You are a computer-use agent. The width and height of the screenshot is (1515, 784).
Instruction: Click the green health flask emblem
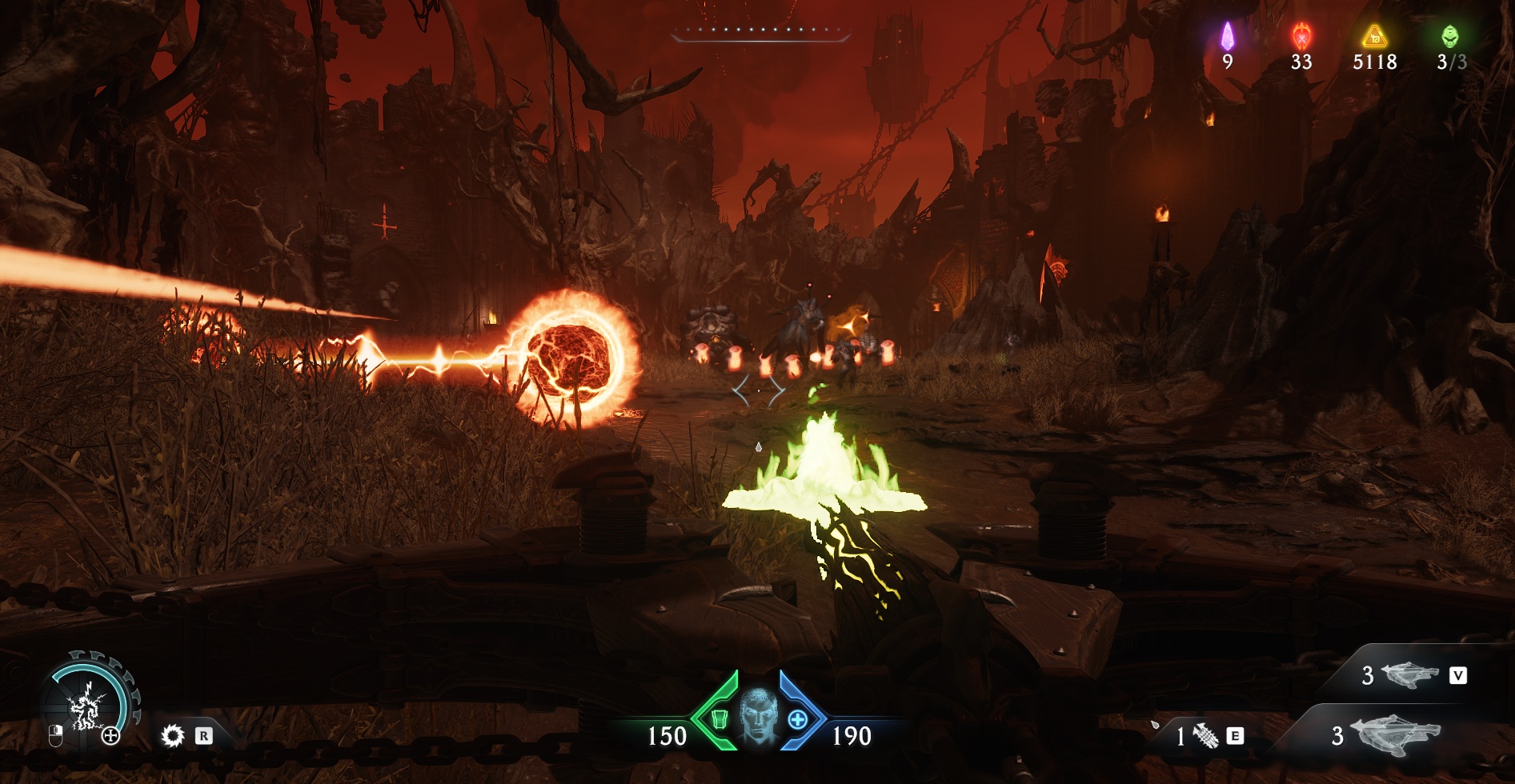click(x=718, y=718)
